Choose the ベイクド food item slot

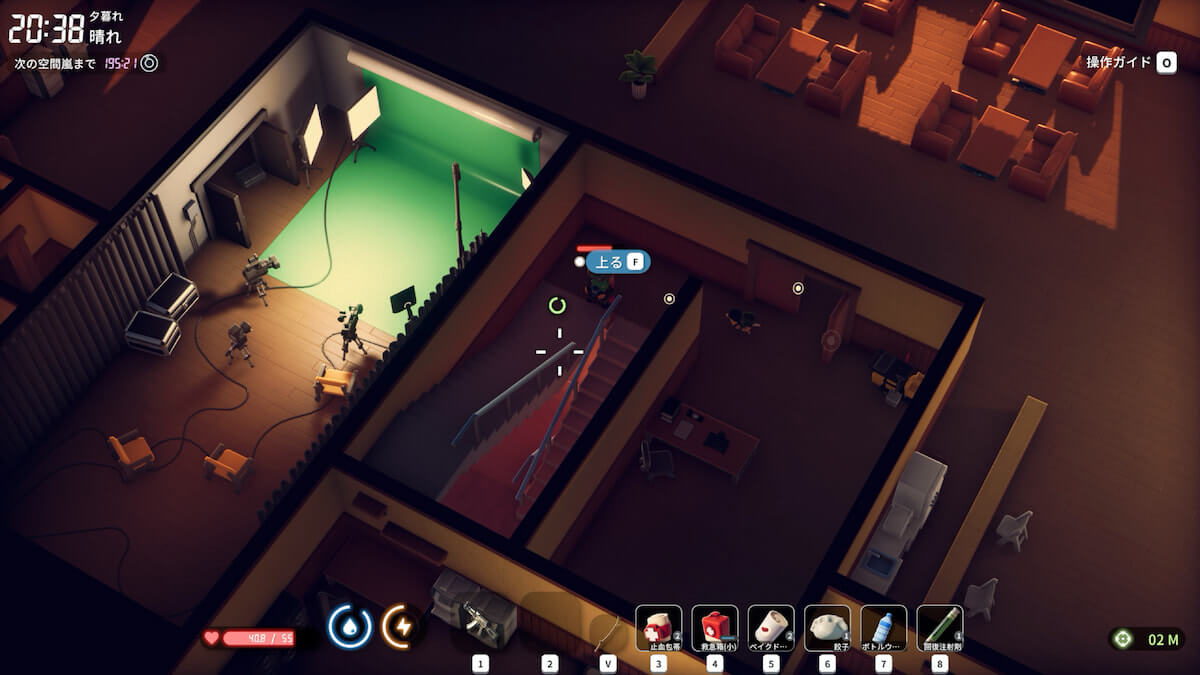pos(770,628)
